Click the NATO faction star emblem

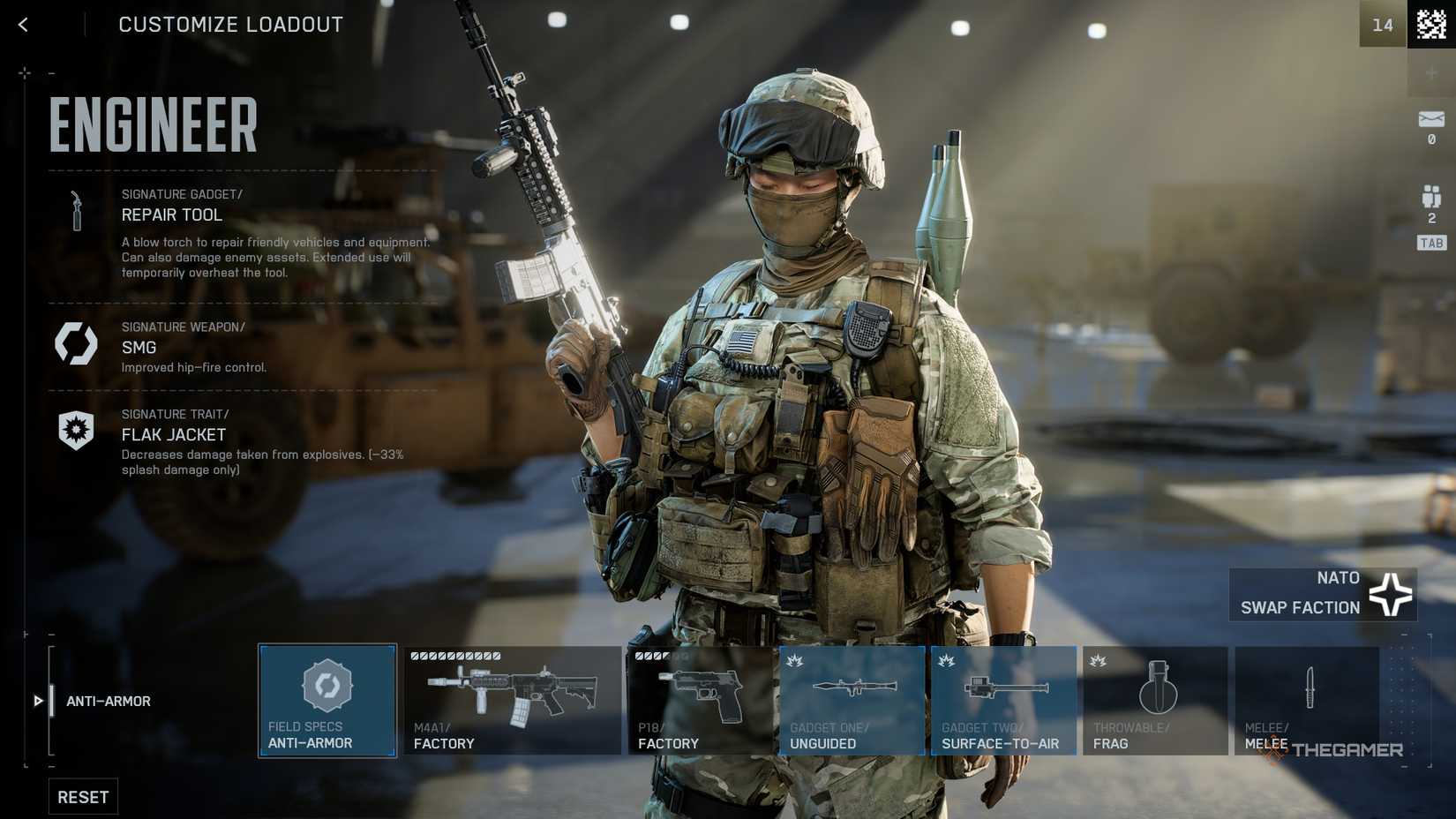[x=1392, y=593]
